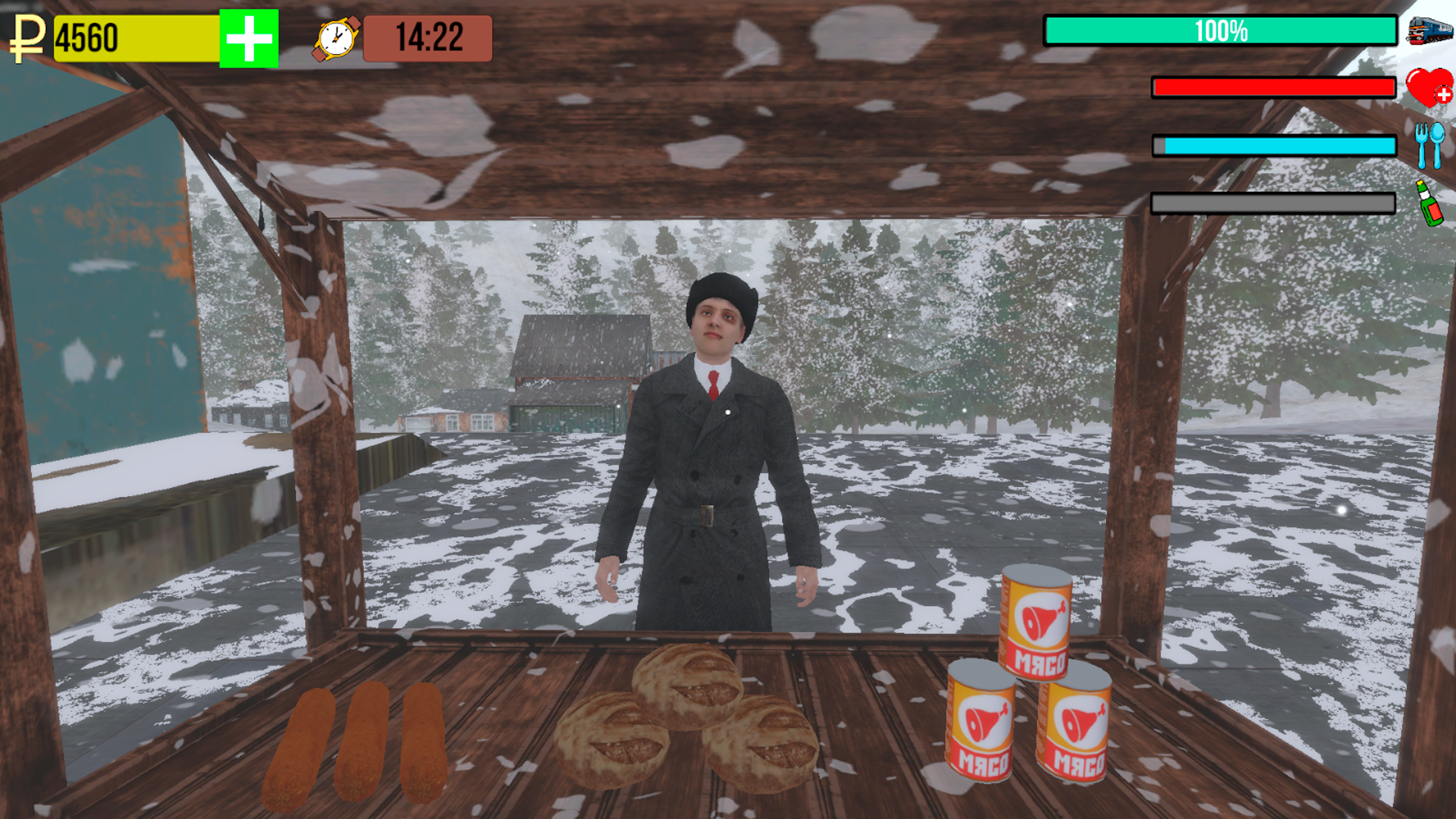Click the green plus button next to money
The width and height of the screenshot is (1456, 819).
tap(247, 33)
